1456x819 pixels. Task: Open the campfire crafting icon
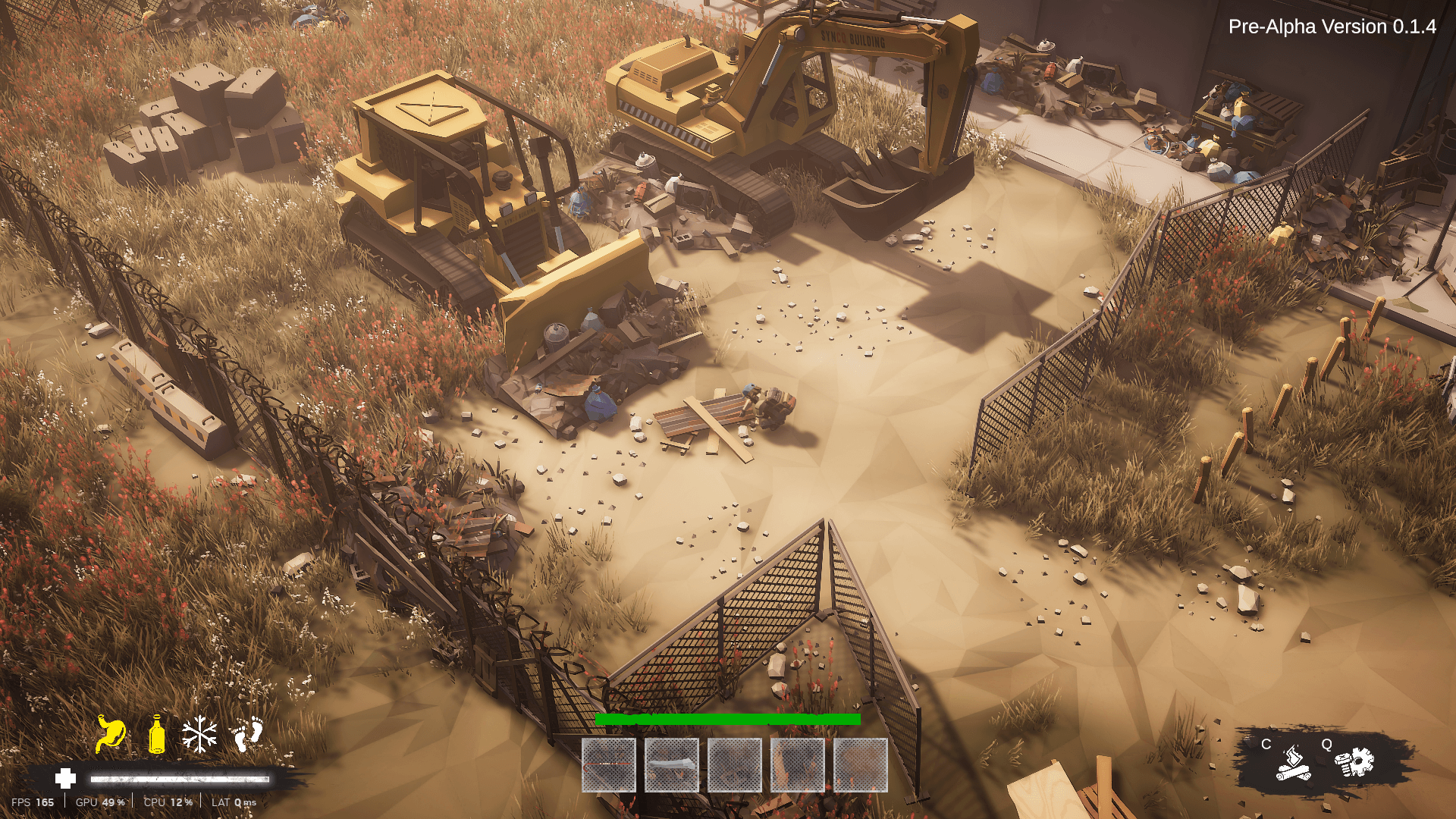1293,763
